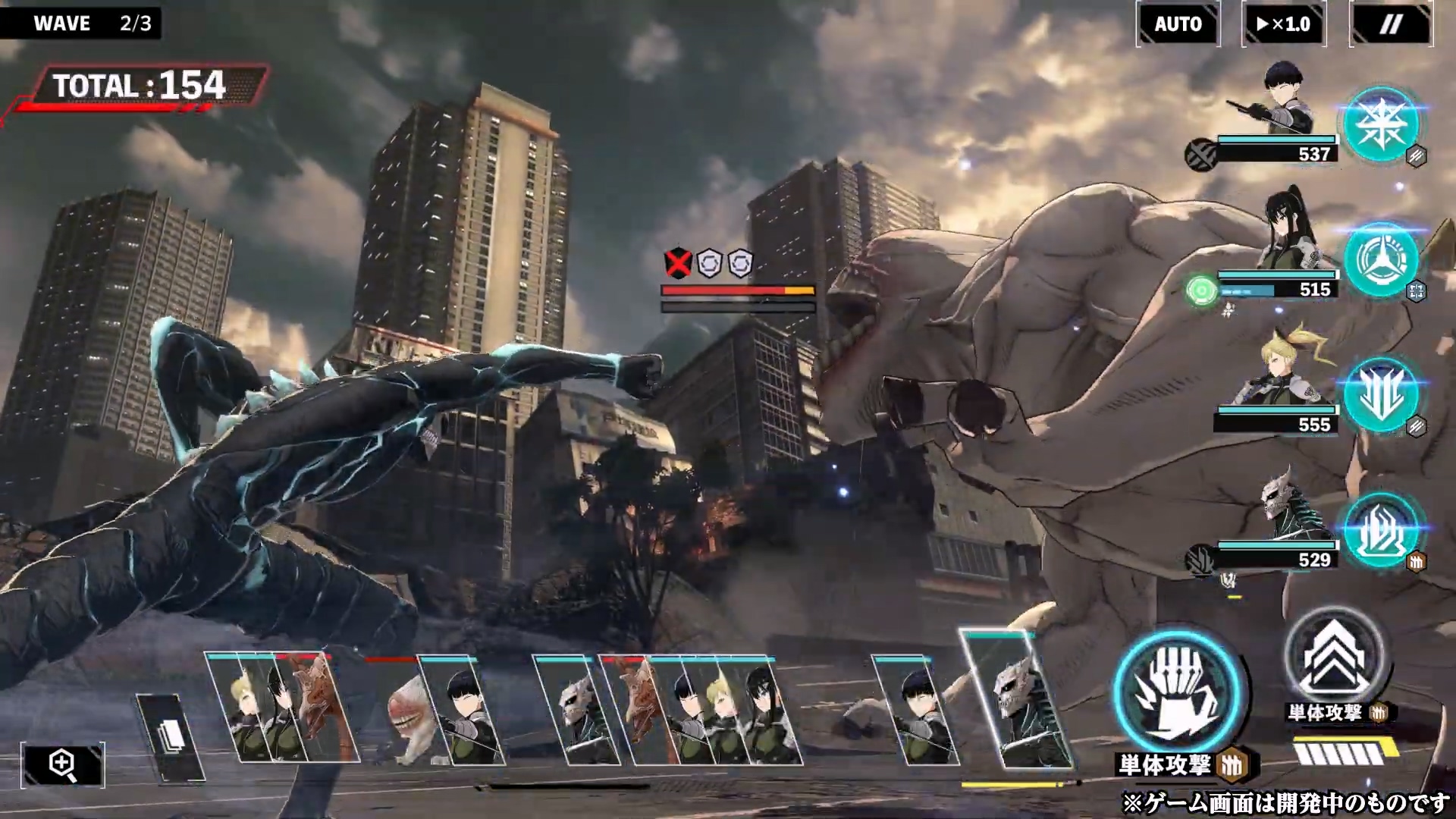Screen dimensions: 1456x819
Task: Trigger the circular-emblem ultimate of the long-haired girl
Action: pos(1380,260)
